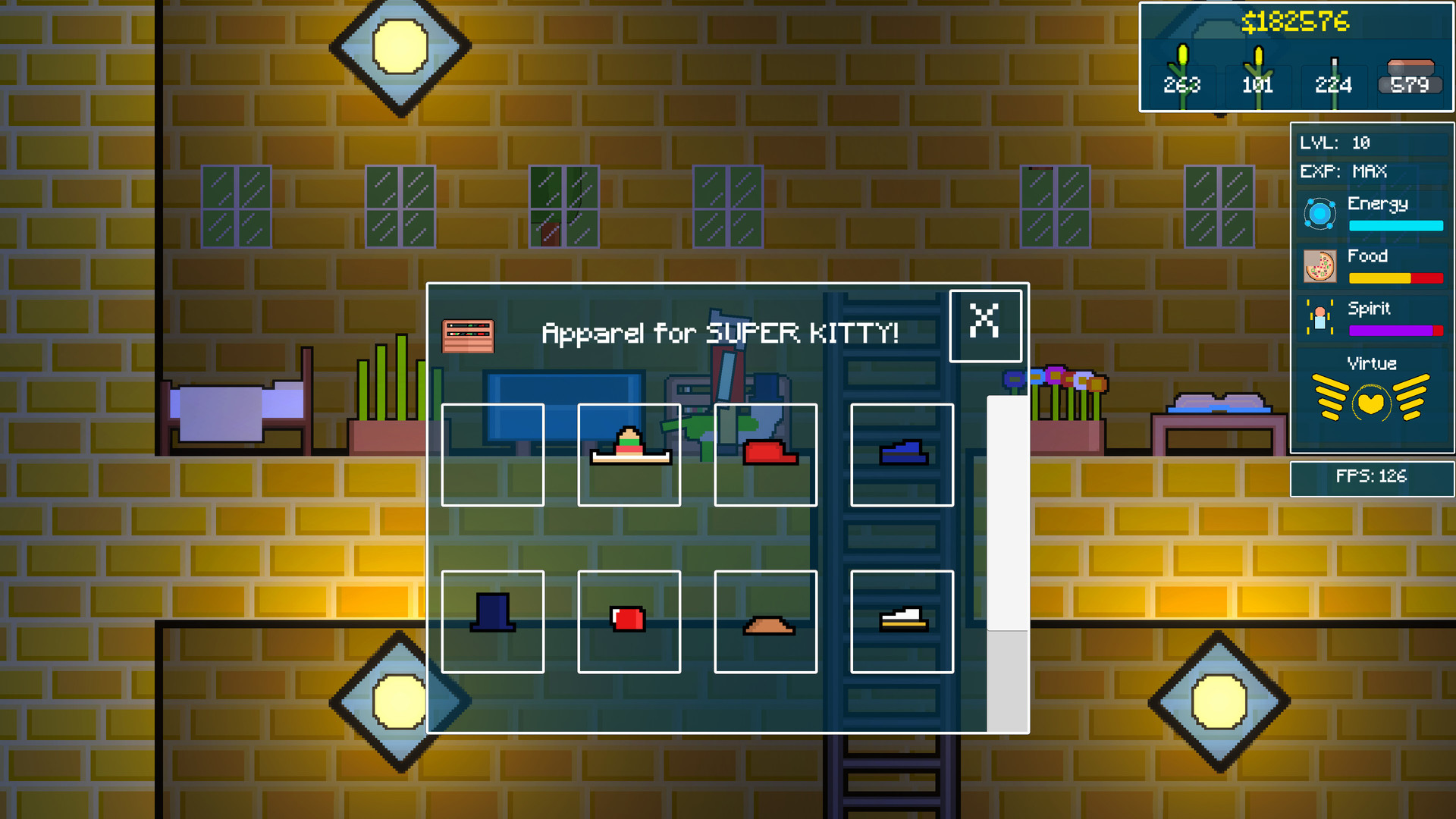Click the pizza icon next to Food
The image size is (1456, 819).
point(1319,267)
